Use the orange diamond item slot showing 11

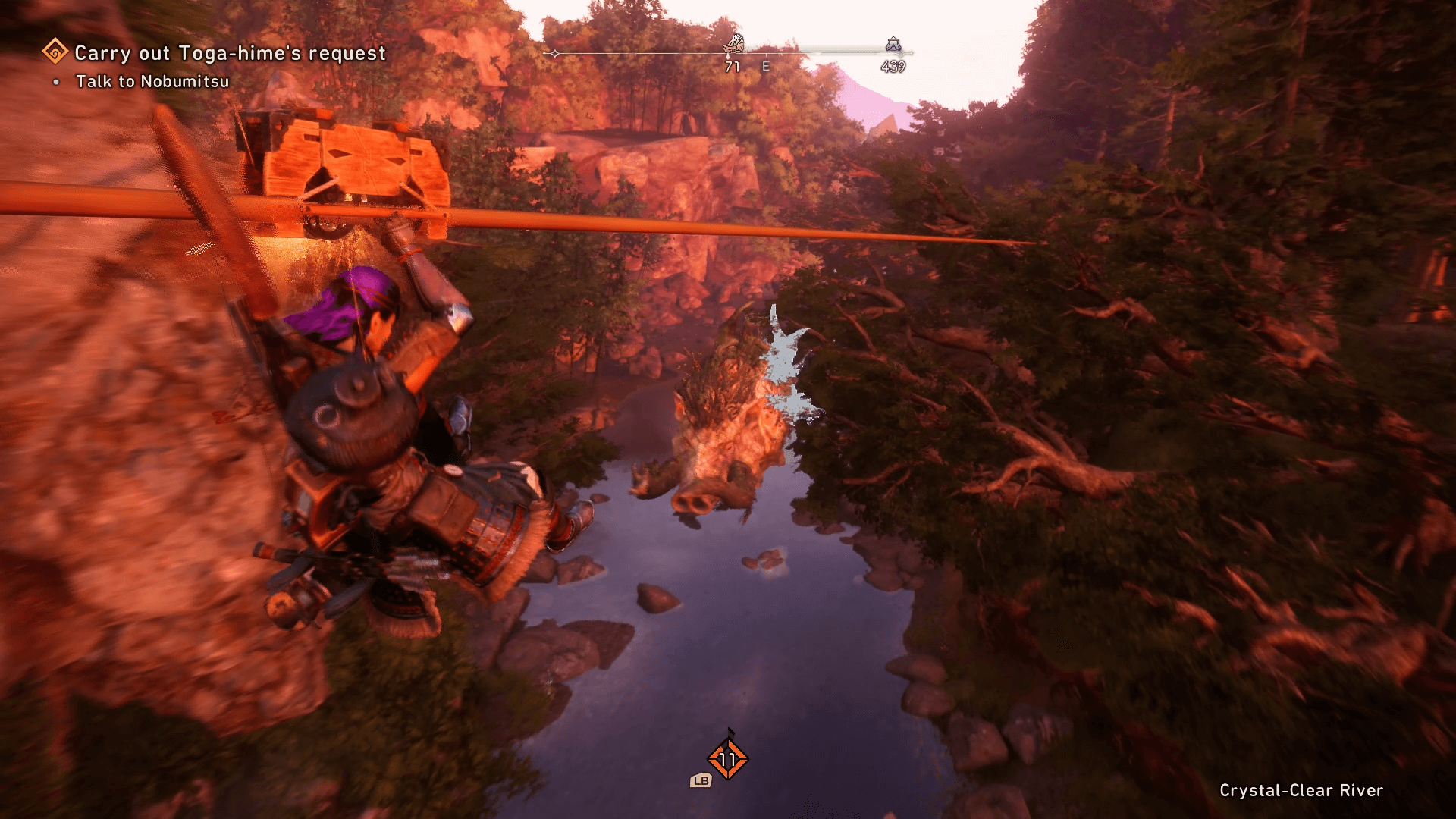pos(727,759)
